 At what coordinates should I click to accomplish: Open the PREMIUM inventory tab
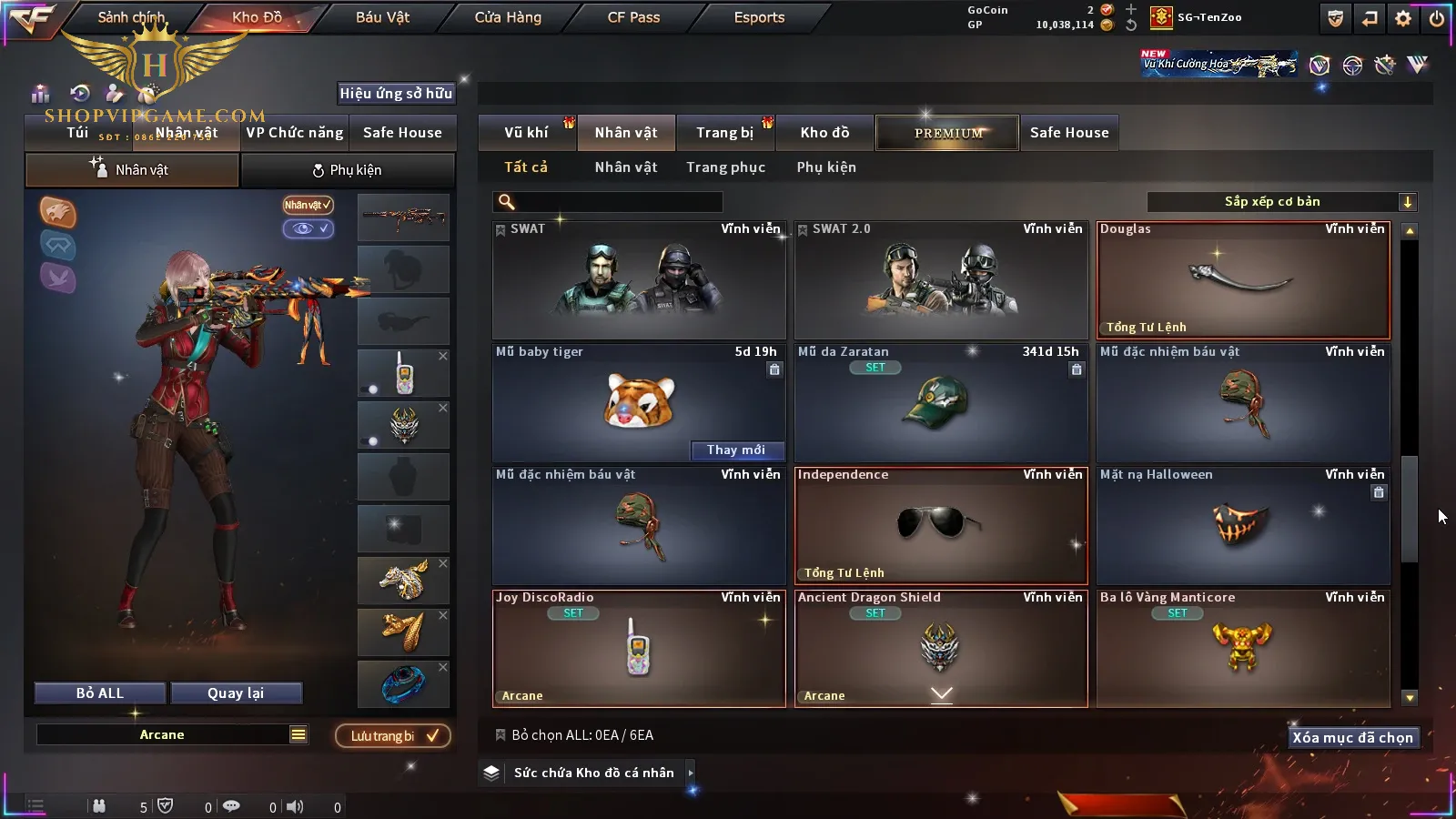(x=948, y=133)
